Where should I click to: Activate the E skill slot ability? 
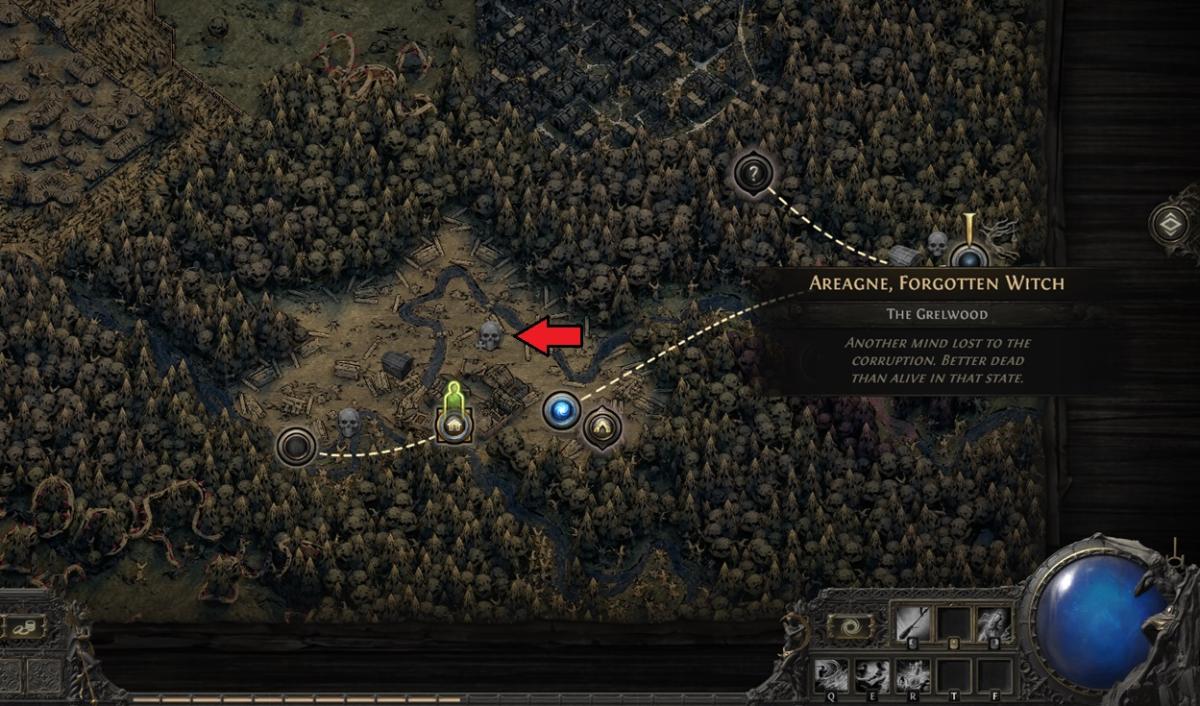tap(871, 673)
